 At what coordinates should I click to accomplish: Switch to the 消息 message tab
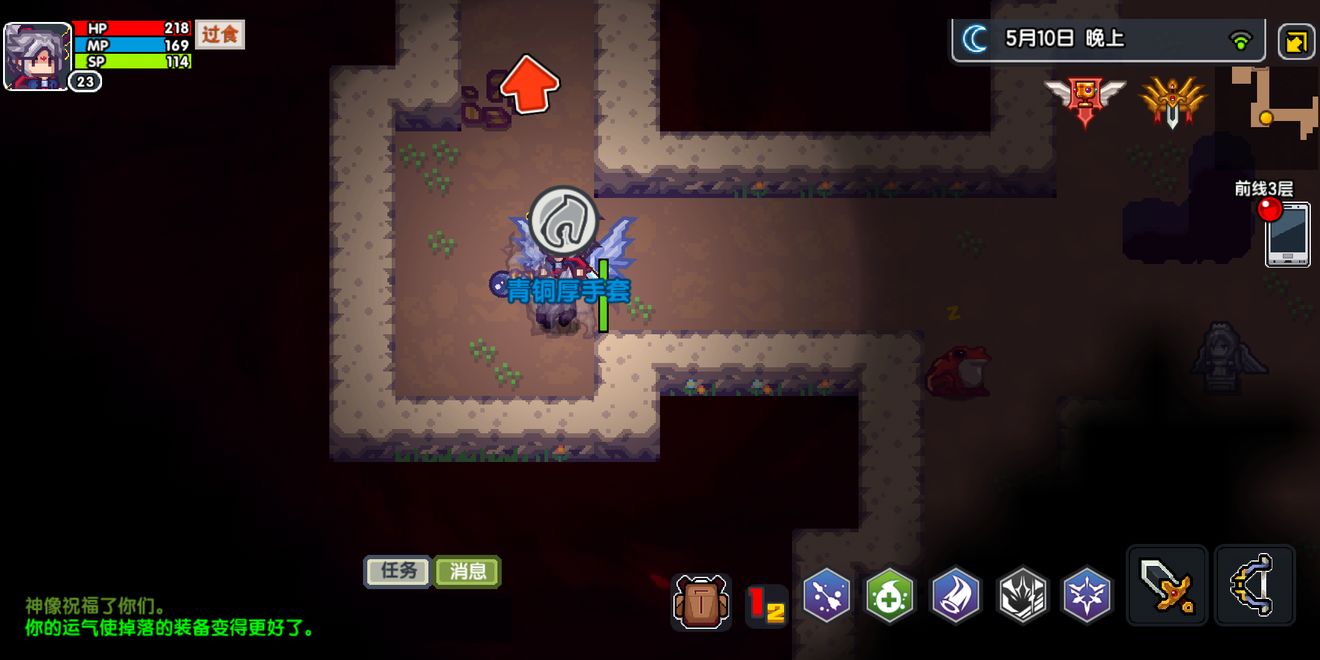coord(468,571)
